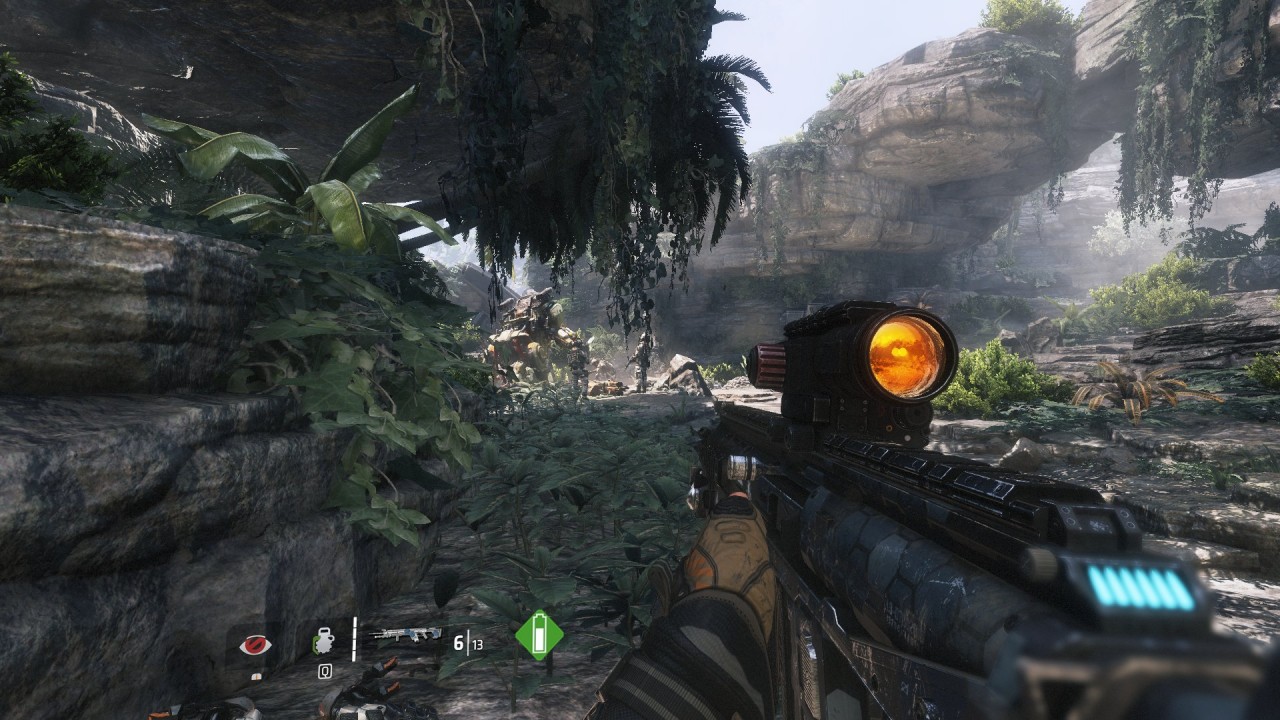This screenshot has height=720, width=1280.
Task: Click the divider between ammo counts
Action: pyautogui.click(x=466, y=640)
